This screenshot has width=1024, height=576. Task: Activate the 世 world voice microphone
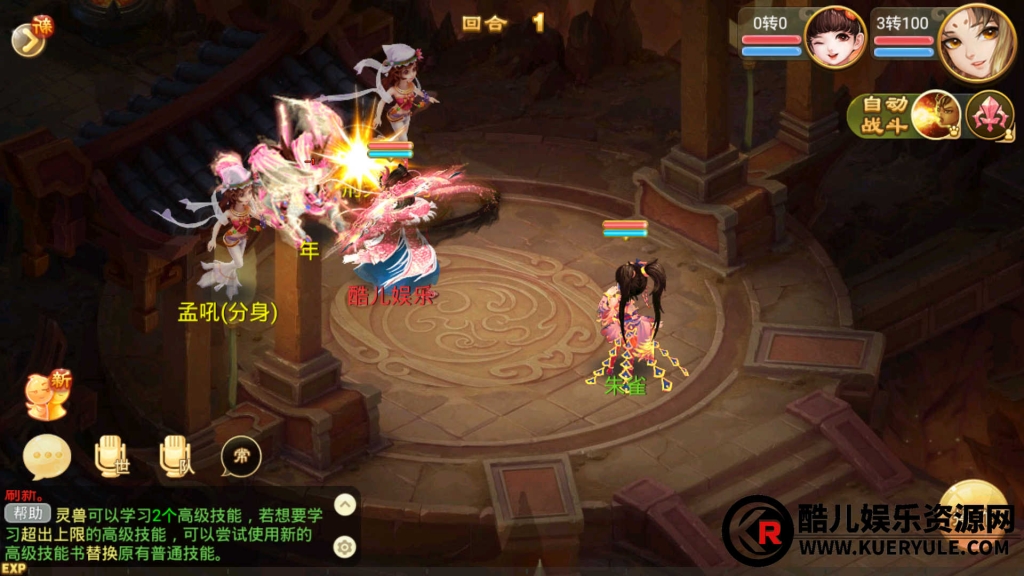(111, 457)
